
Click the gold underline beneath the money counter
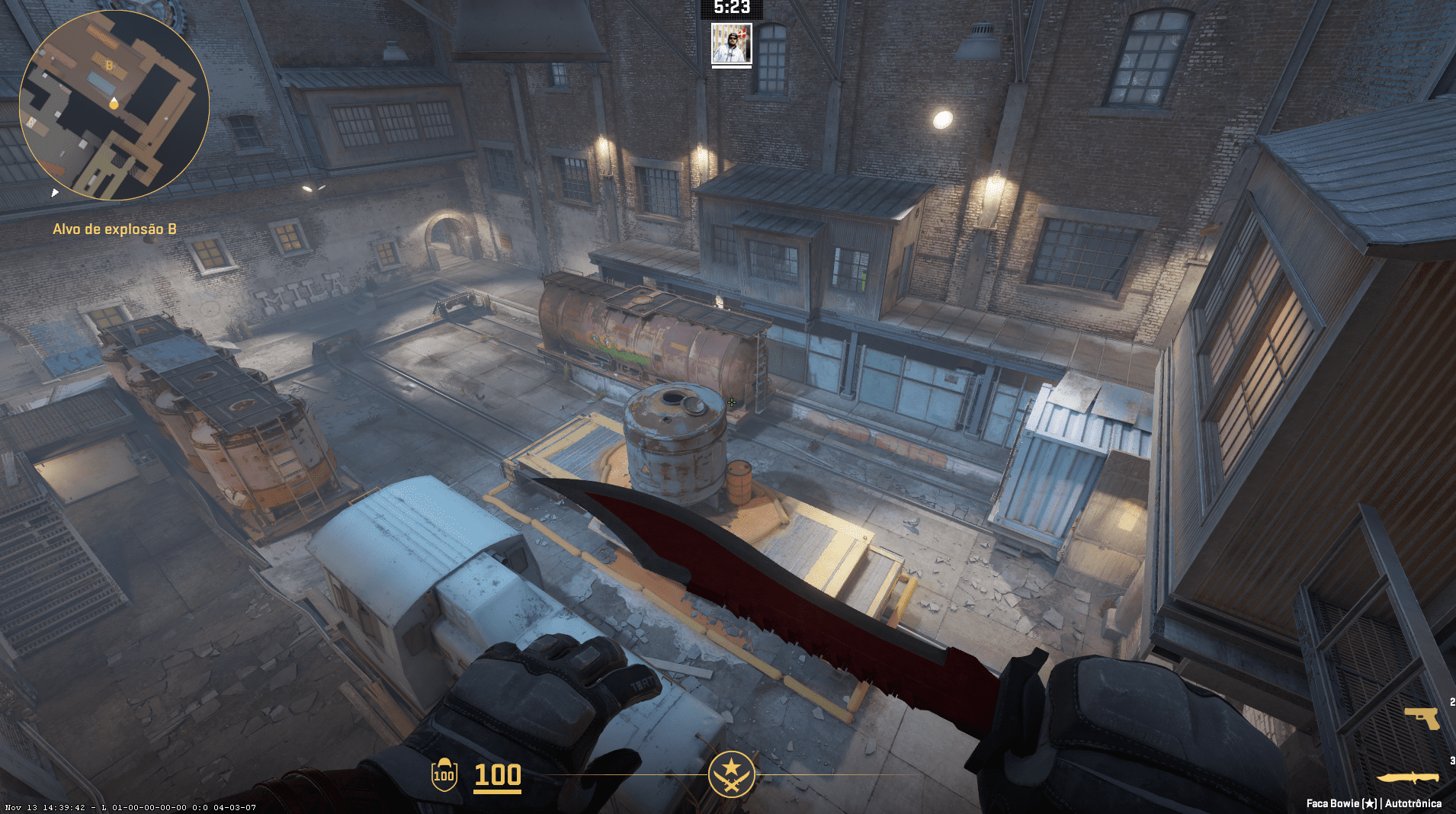coord(497,792)
